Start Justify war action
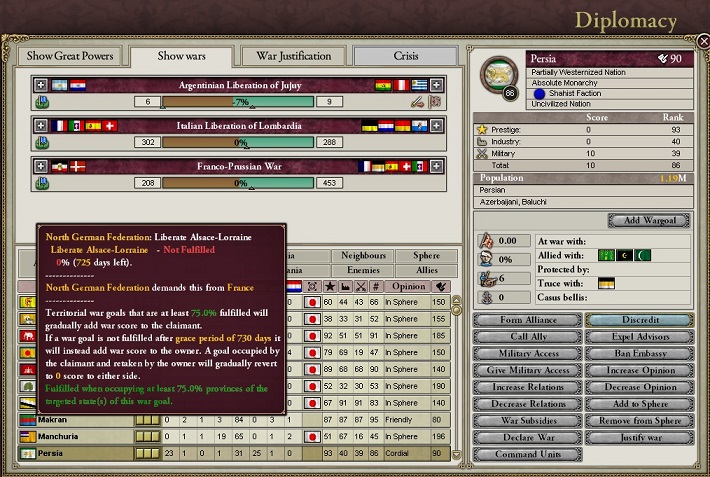Image resolution: width=710 pixels, height=477 pixels. [637, 437]
